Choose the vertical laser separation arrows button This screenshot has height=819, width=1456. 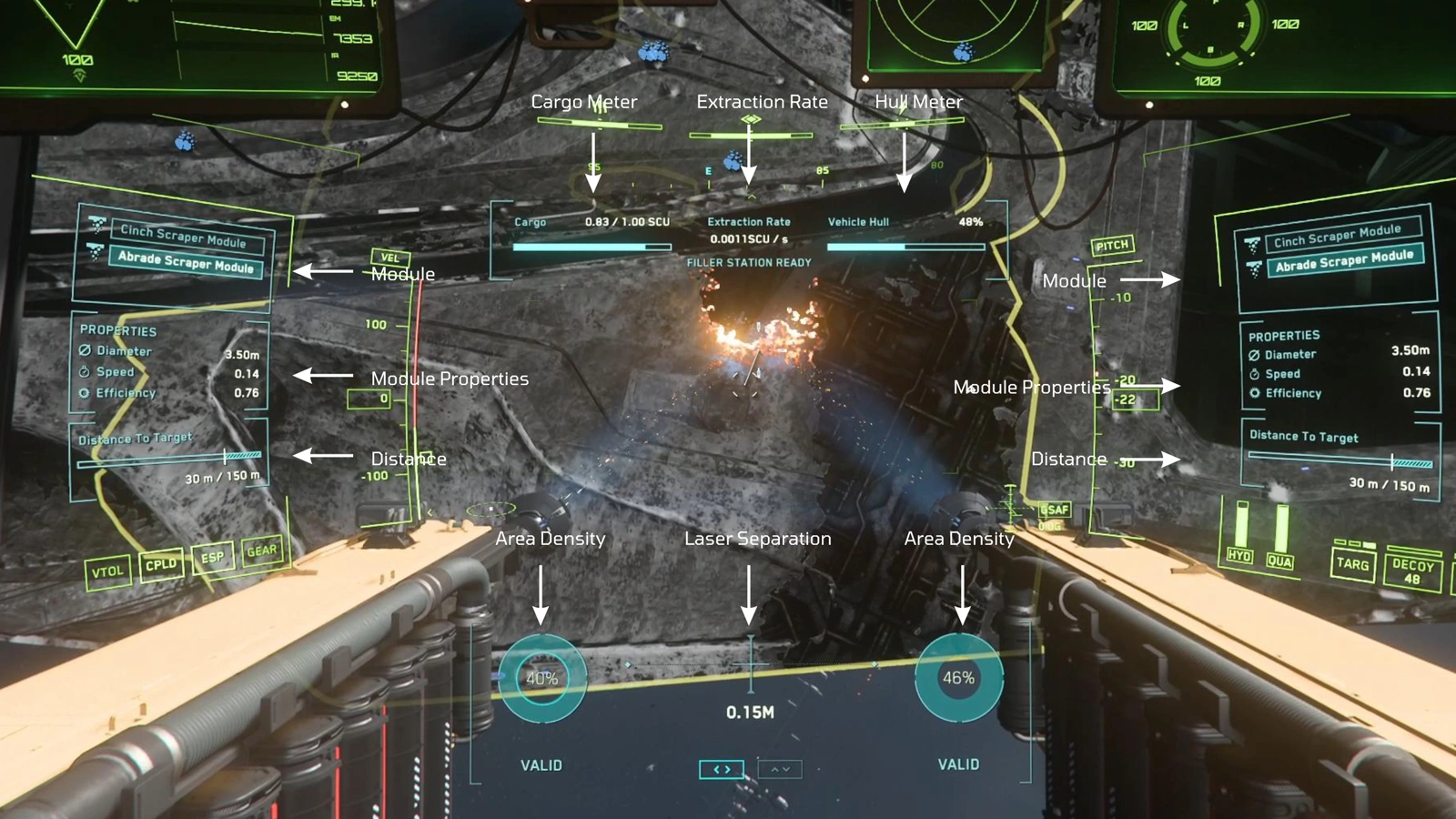pos(780,770)
